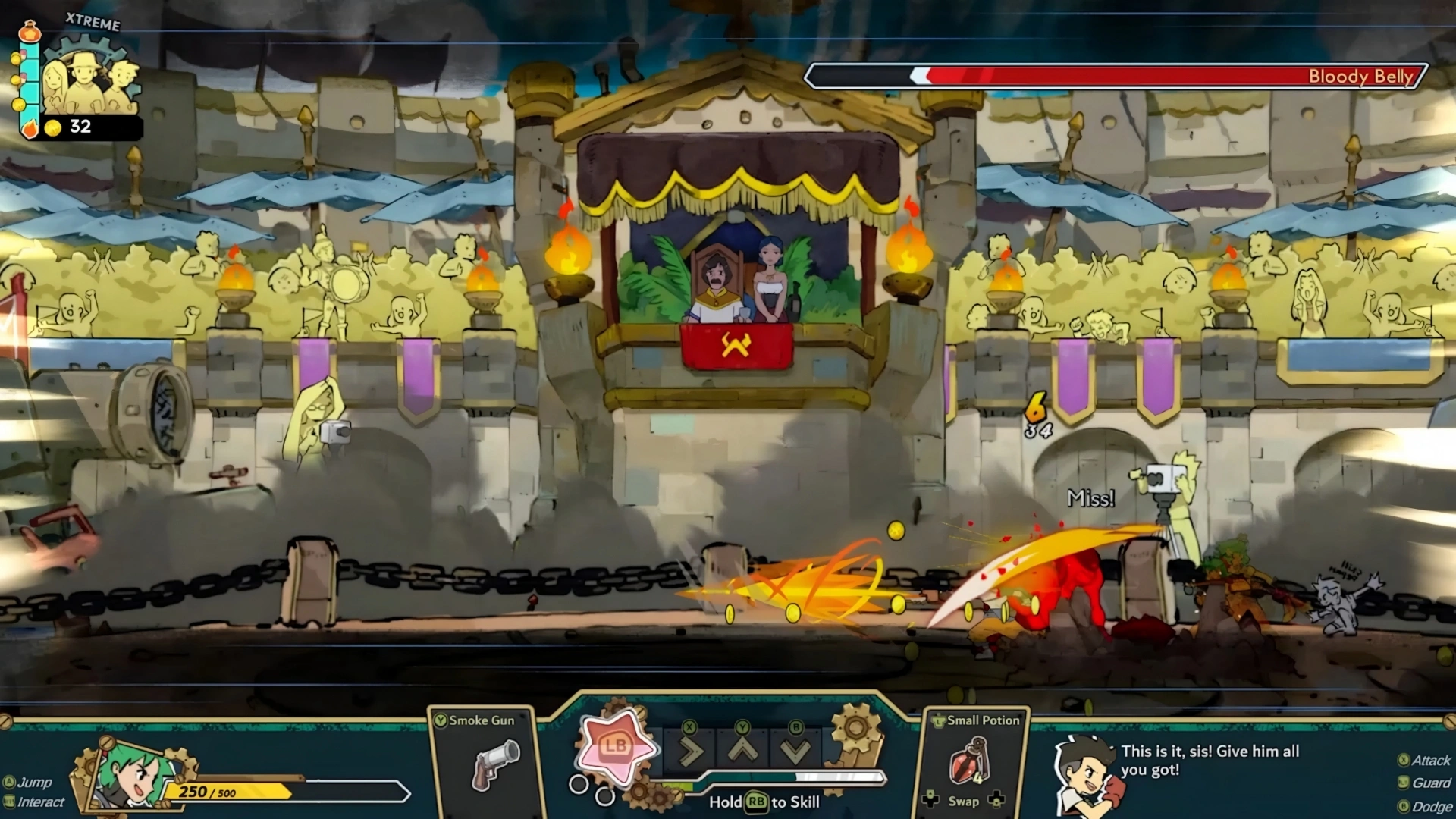The height and width of the screenshot is (819, 1456).
Task: Activate the pink star special skill
Action: tap(615, 747)
